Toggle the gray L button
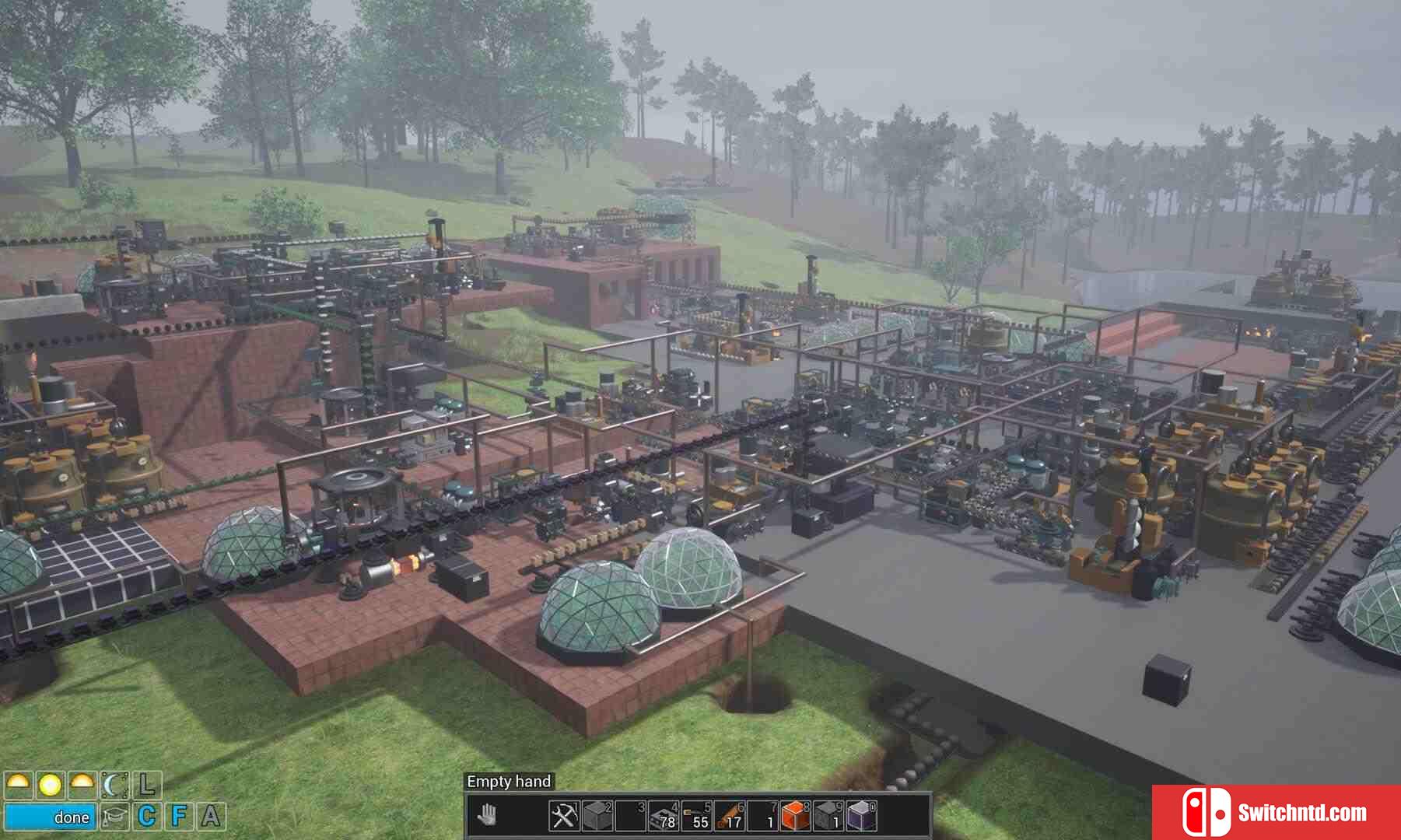The image size is (1401, 840). pyautogui.click(x=147, y=786)
